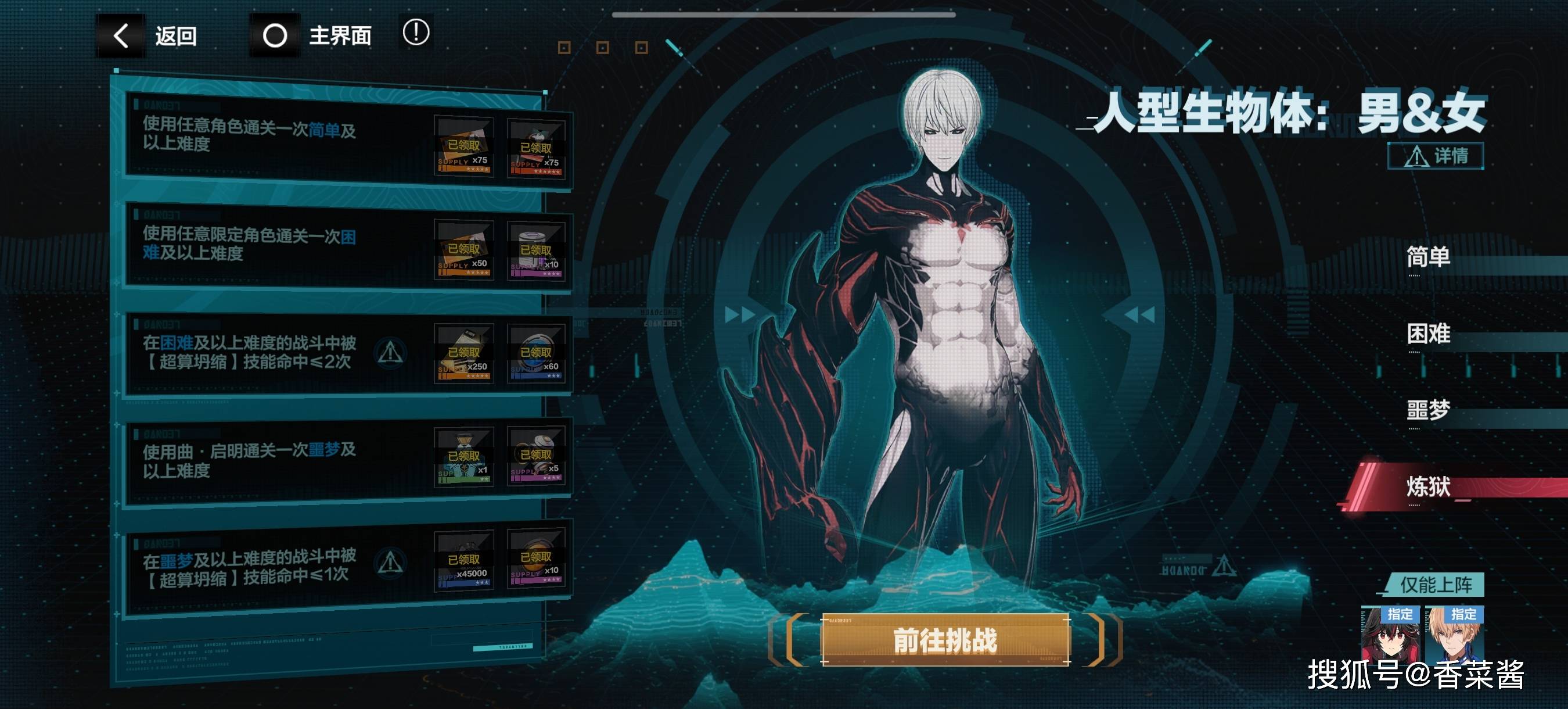The width and height of the screenshot is (1568, 709).
Task: Select the 简单 difficulty
Action: pyautogui.click(x=1428, y=257)
